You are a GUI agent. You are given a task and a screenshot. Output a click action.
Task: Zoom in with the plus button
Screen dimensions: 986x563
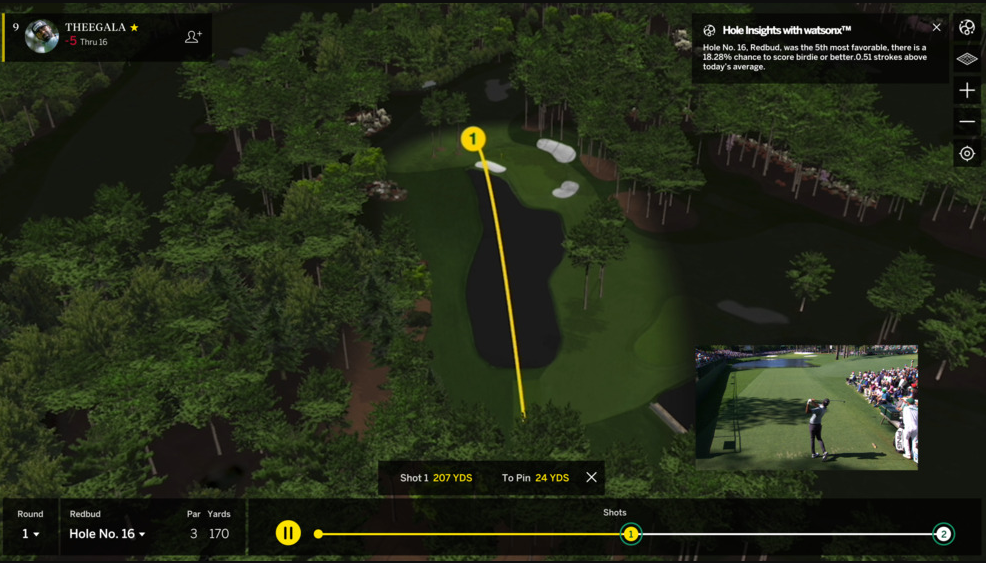click(x=967, y=91)
